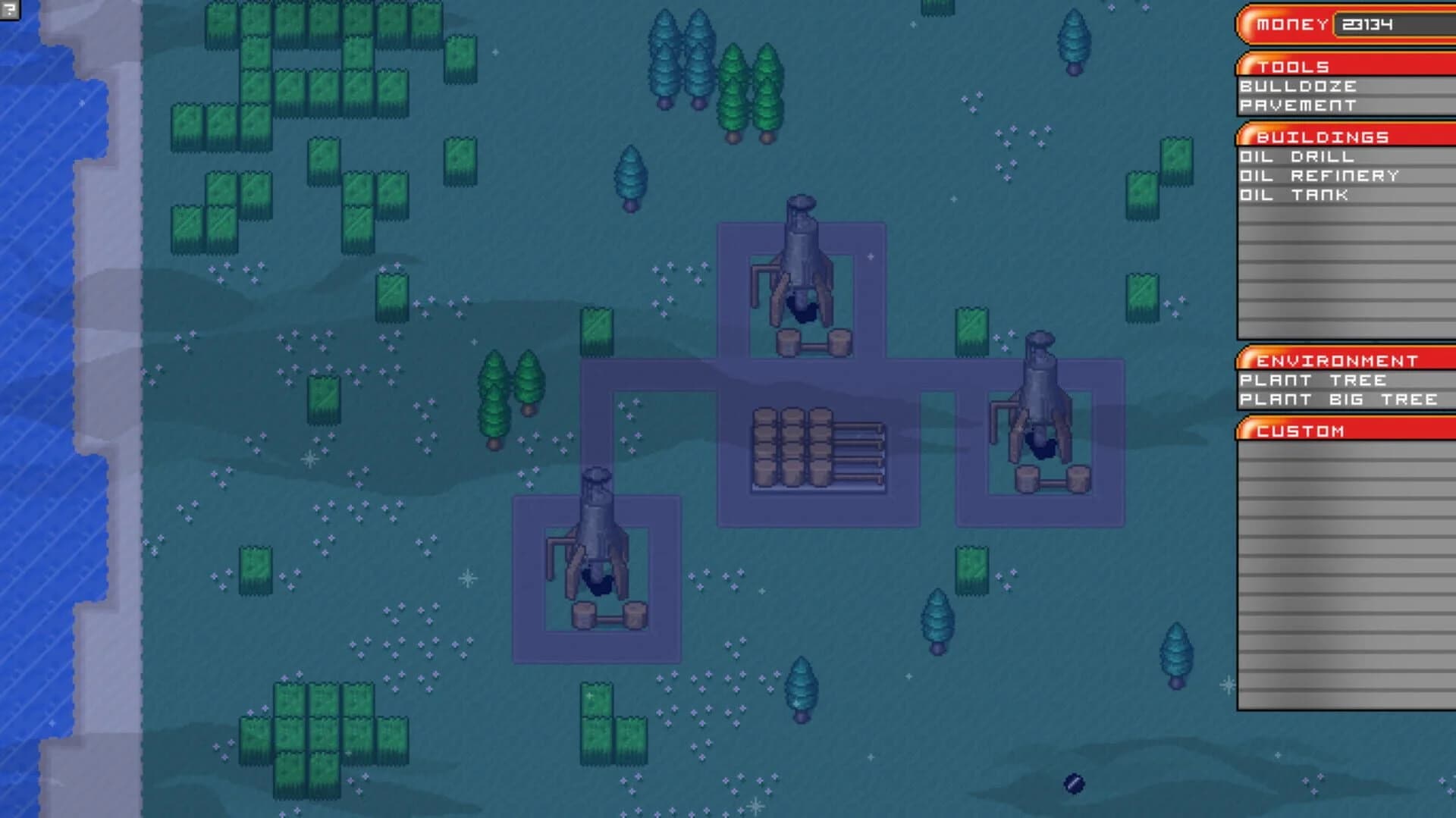Click the southern oil drill near the coast
Viewport: 1456px width, 818px height.
pyautogui.click(x=595, y=546)
